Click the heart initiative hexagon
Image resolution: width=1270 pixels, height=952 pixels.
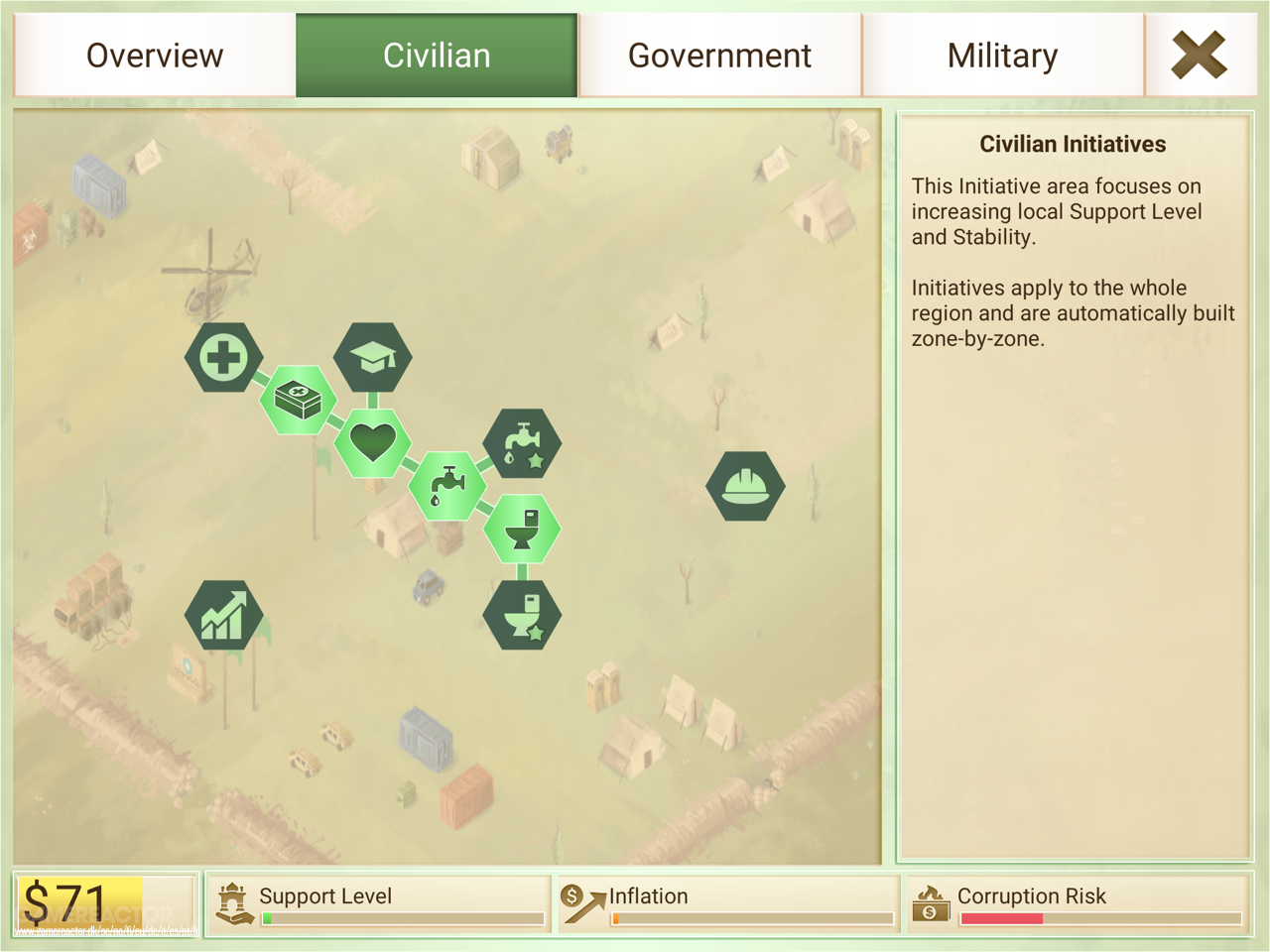(x=372, y=442)
